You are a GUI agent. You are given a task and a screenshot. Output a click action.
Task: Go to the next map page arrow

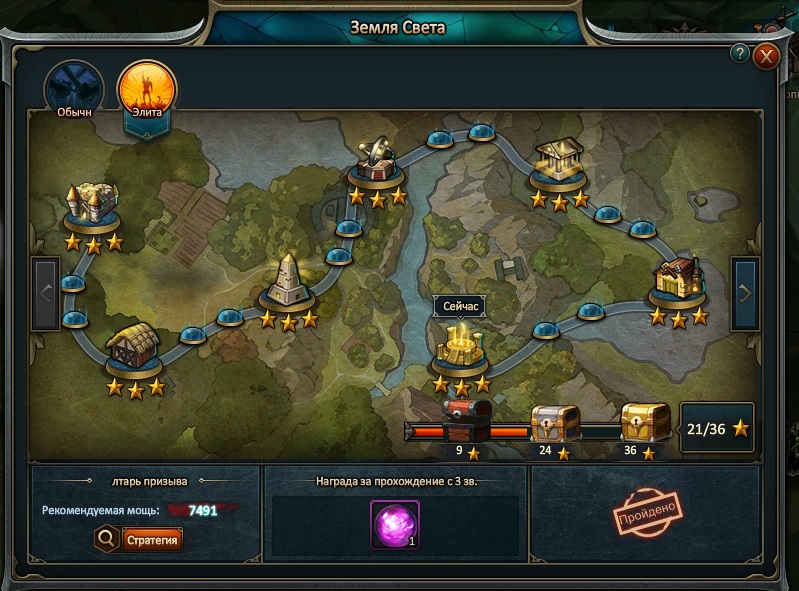point(746,293)
